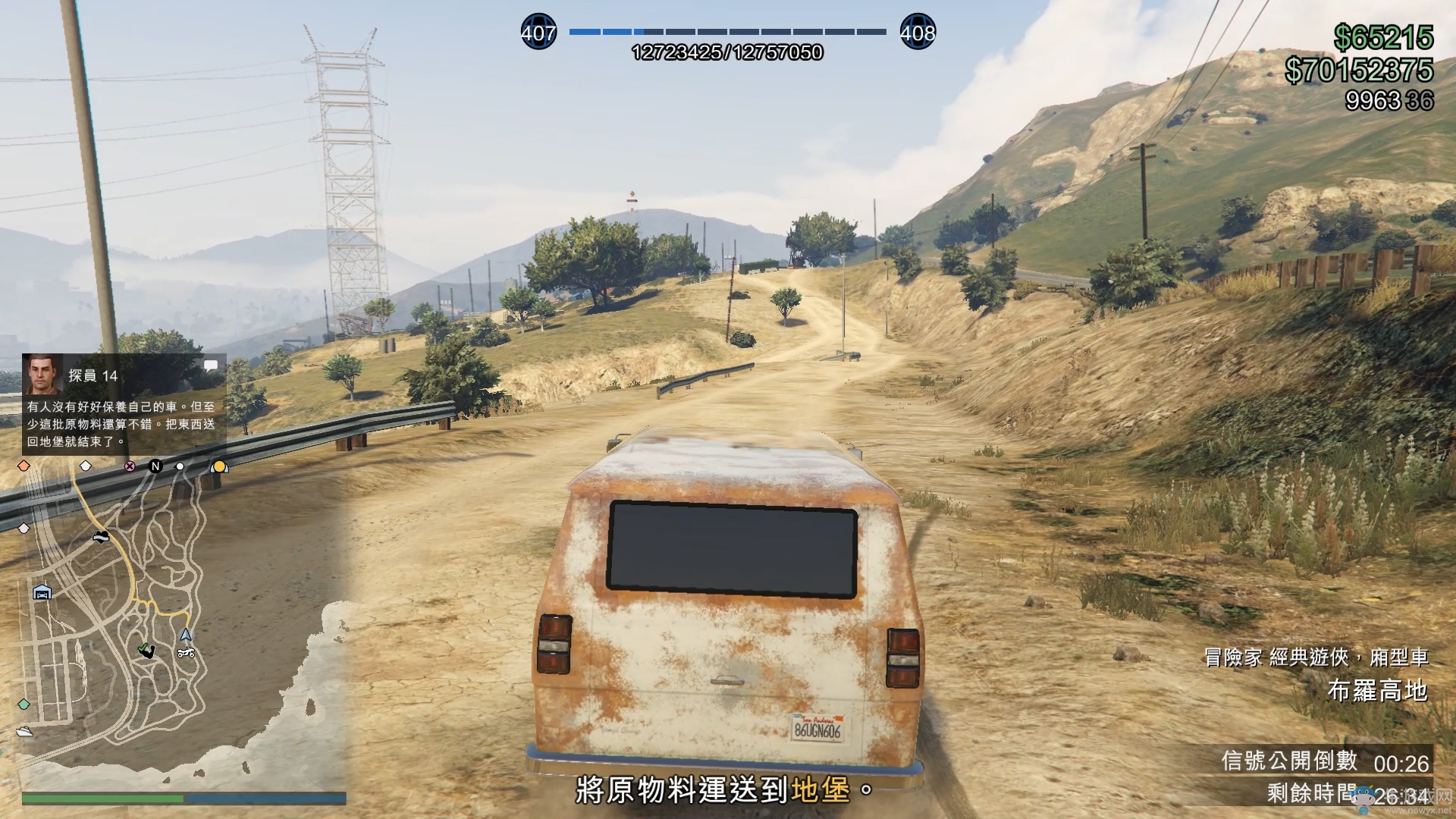Click the player arrow marker on minimap
This screenshot has width=1456, height=819.
pos(186,635)
